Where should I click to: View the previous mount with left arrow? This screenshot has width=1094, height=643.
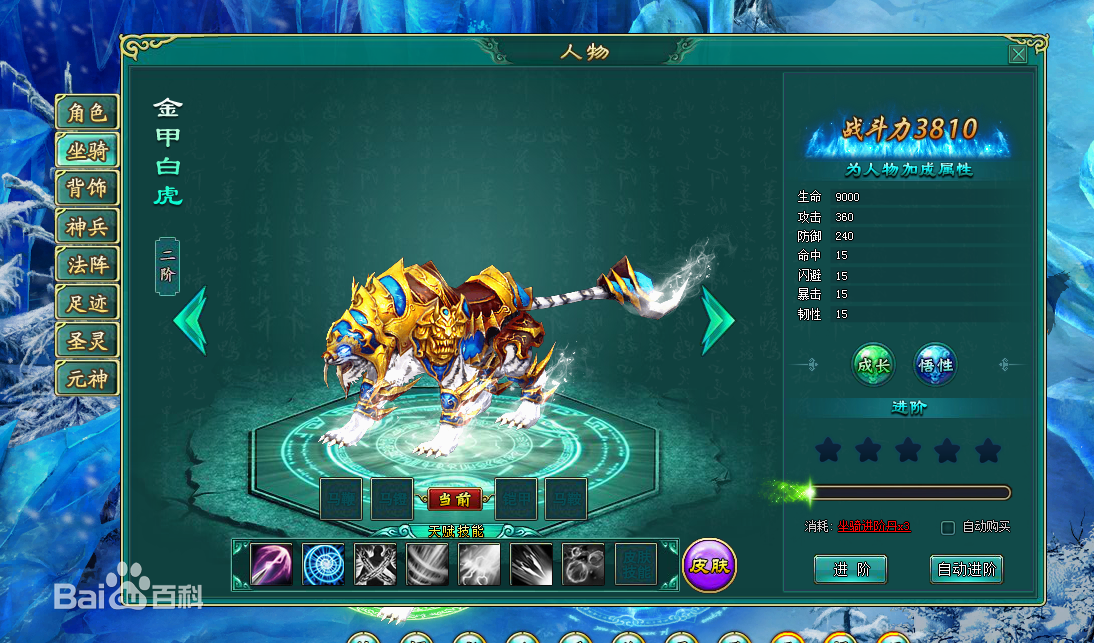click(190, 320)
